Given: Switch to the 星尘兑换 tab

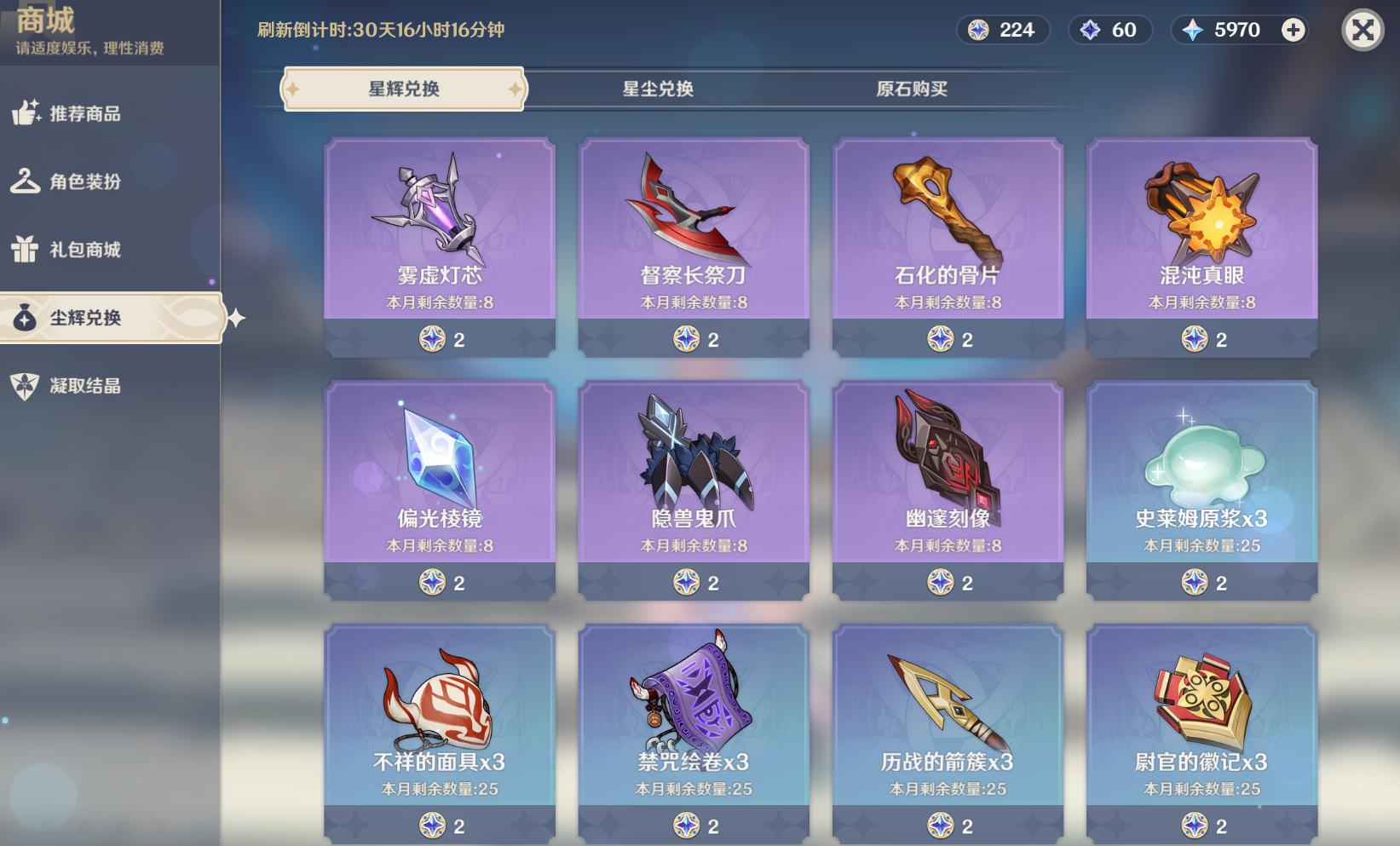Looking at the screenshot, I should 658,89.
